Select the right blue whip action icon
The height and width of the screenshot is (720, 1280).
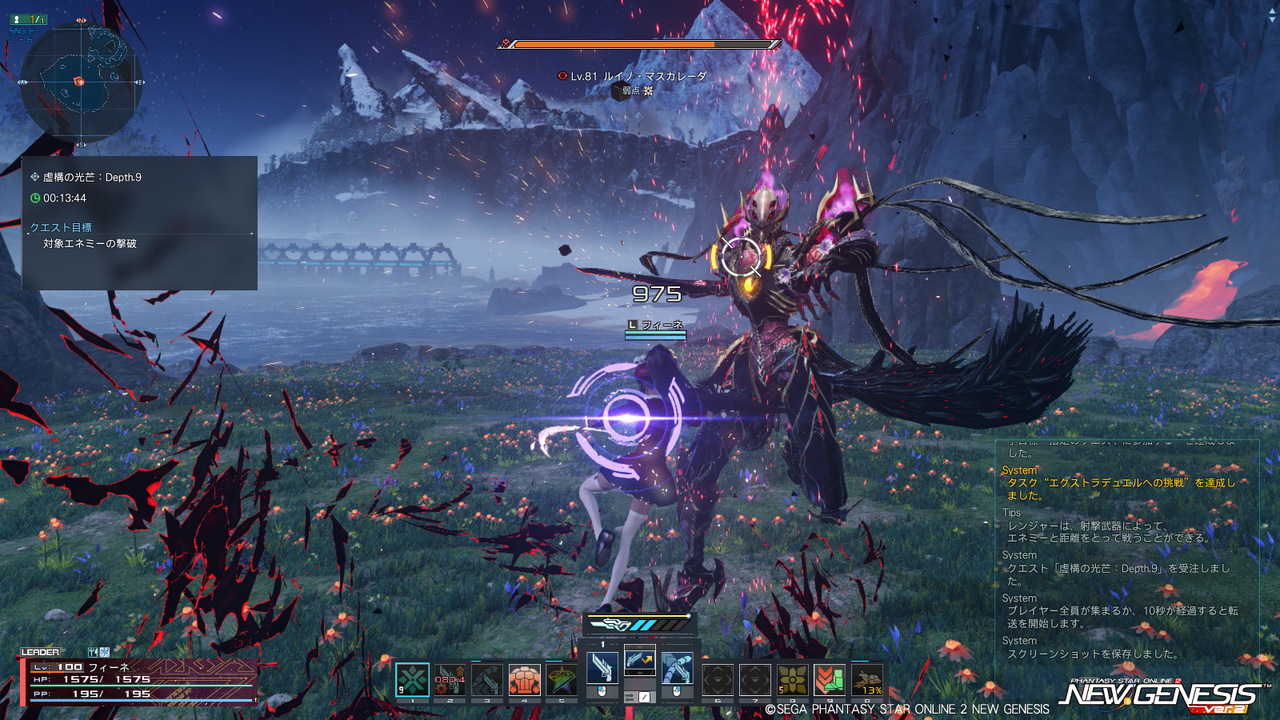(677, 668)
